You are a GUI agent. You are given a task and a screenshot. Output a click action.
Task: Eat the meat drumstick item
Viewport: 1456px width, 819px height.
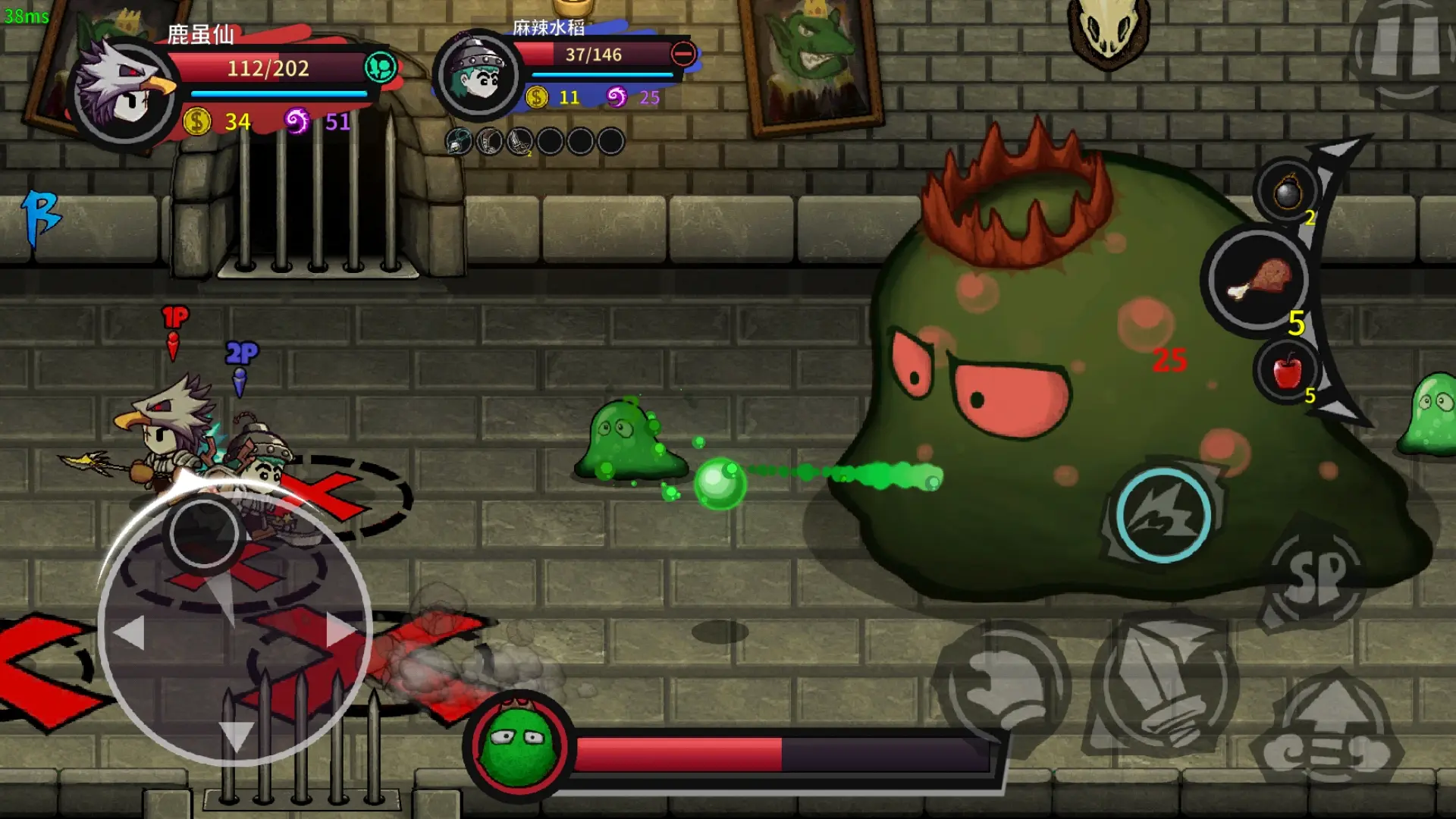1258,280
